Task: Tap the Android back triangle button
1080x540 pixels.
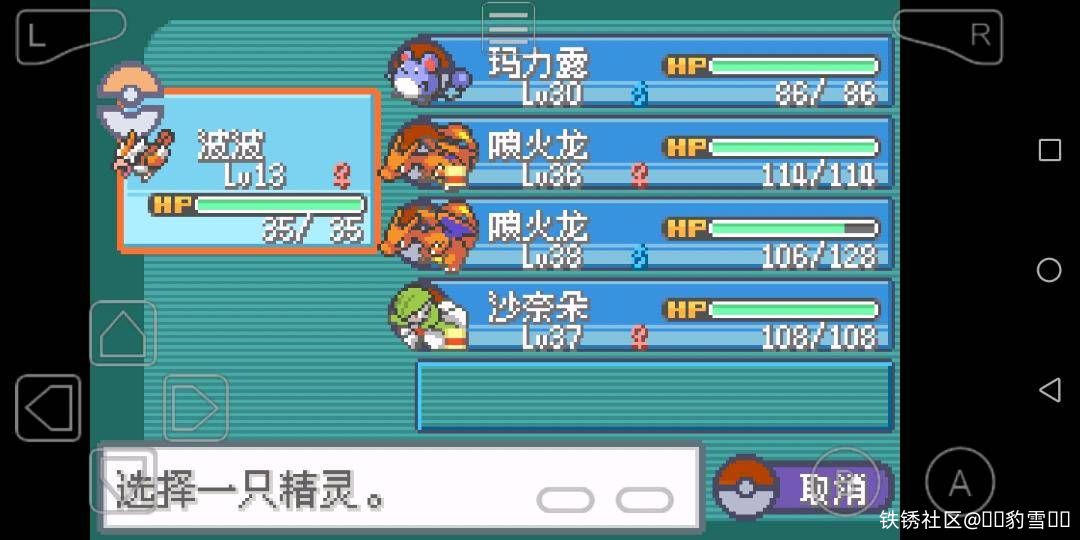Action: click(x=1049, y=389)
